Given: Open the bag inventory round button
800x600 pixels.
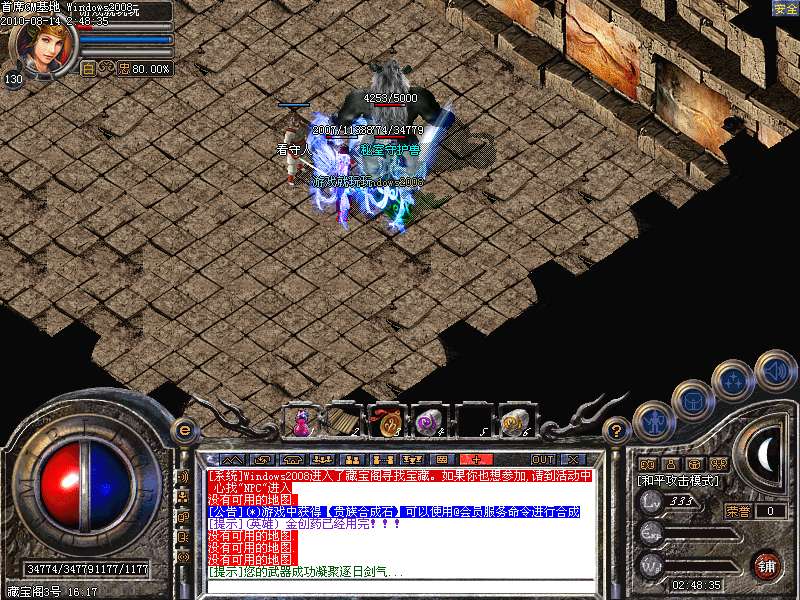Looking at the screenshot, I should (x=691, y=399).
